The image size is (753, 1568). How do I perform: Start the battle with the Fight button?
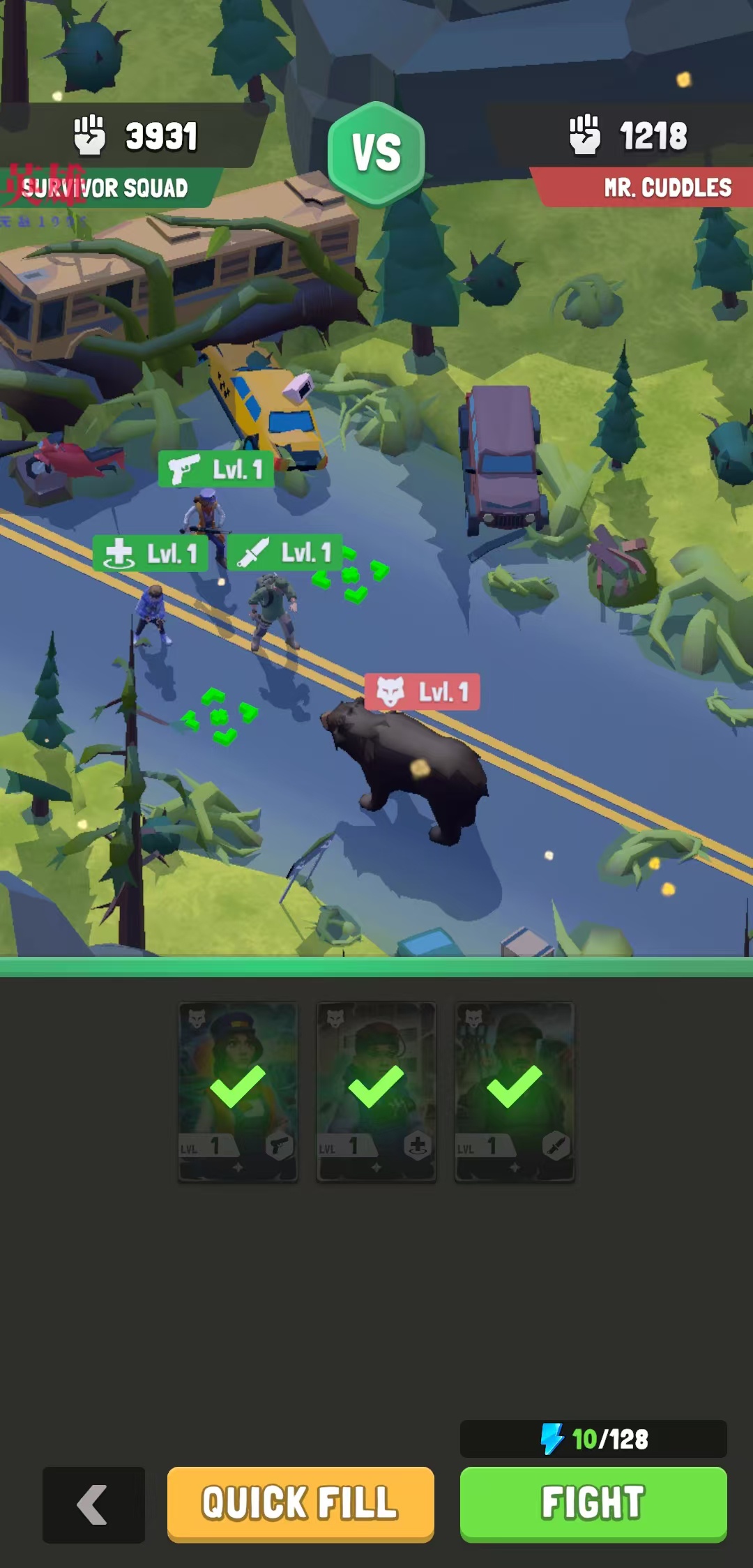point(593,1502)
